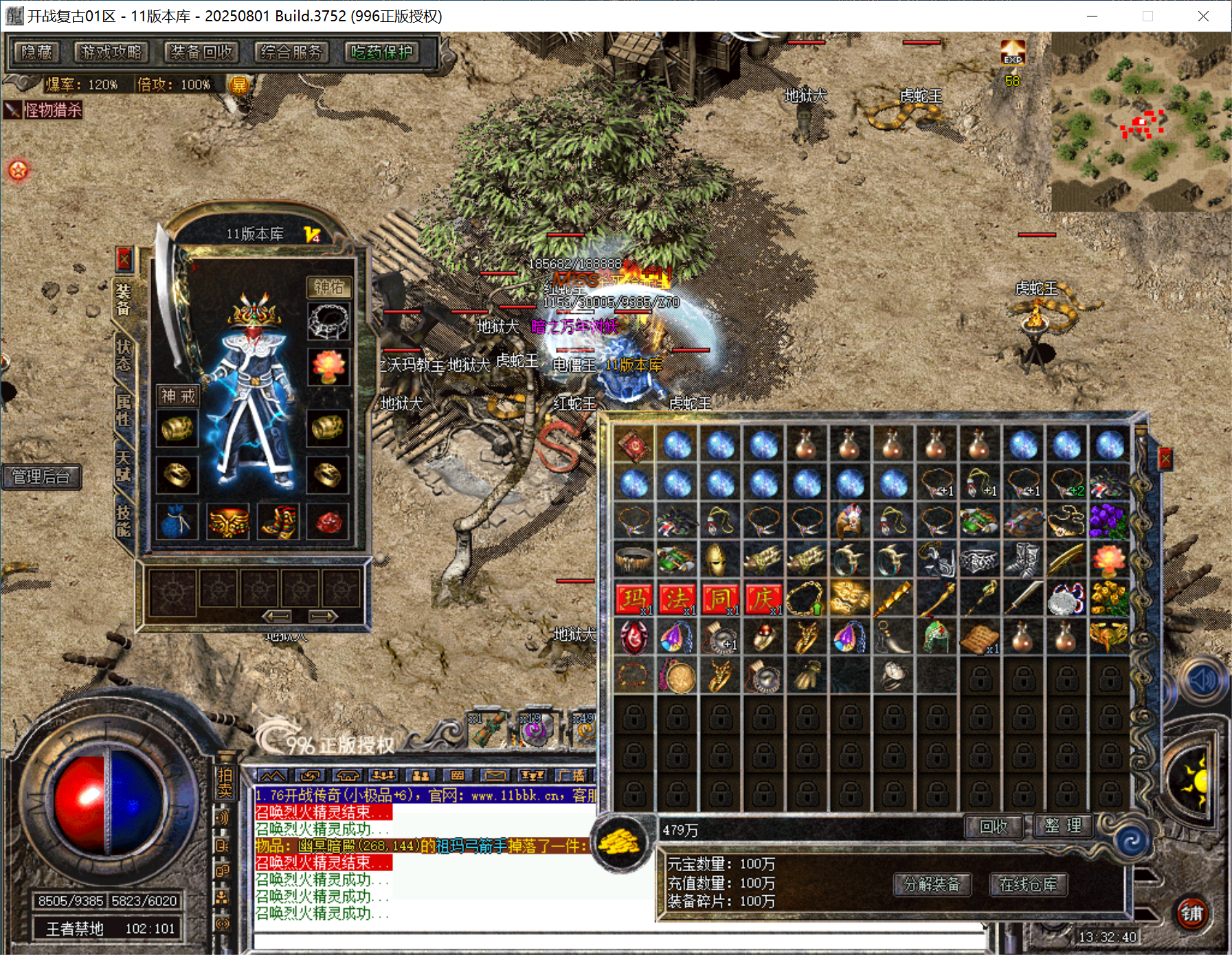Click the 分解装备 button
Image resolution: width=1232 pixels, height=955 pixels.
pyautogui.click(x=932, y=884)
